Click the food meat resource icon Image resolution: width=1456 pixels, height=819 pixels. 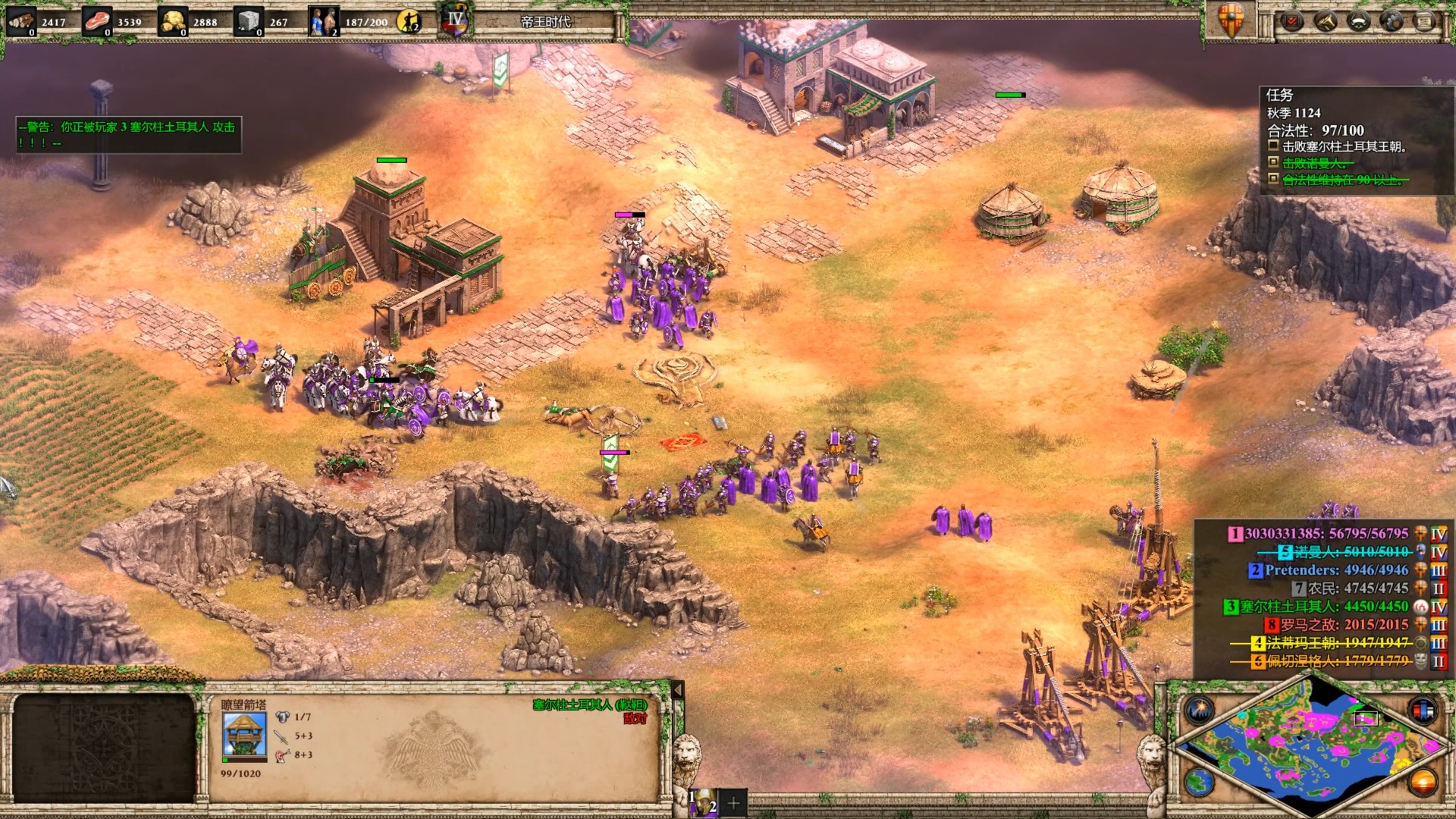[x=96, y=21]
